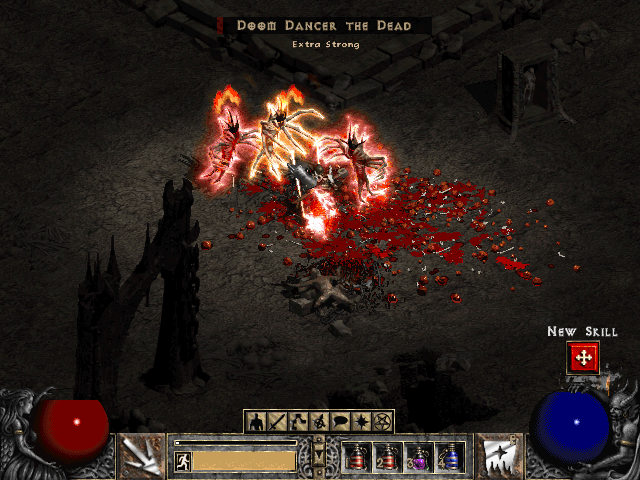Open the game menu pentagram icon
This screenshot has height=480, width=640.
point(382,422)
